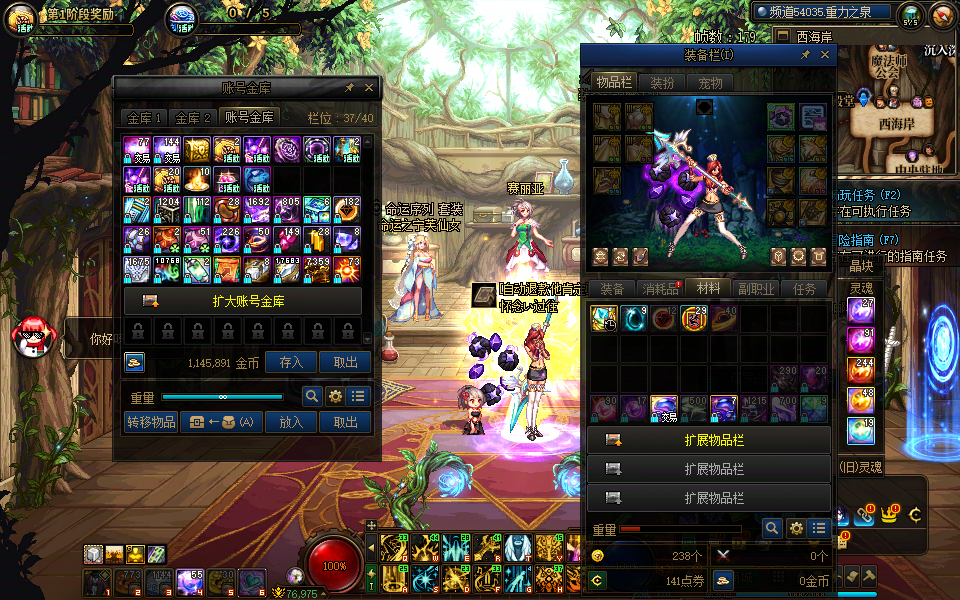
Task: Close the 装备栏 equipment window
Action: point(824,56)
